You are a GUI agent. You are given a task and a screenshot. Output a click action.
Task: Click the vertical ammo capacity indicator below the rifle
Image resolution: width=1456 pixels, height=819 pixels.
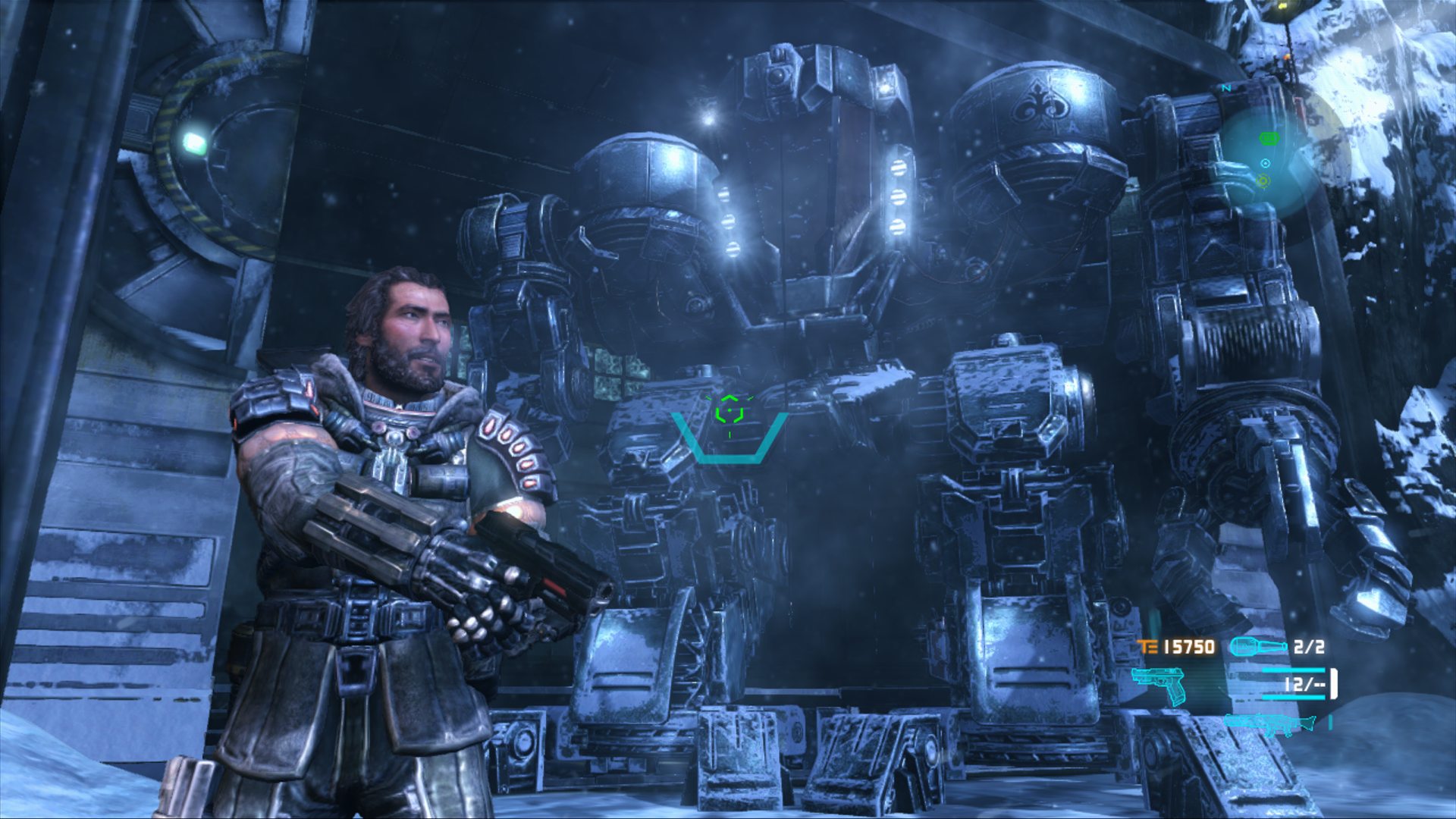(1330, 723)
